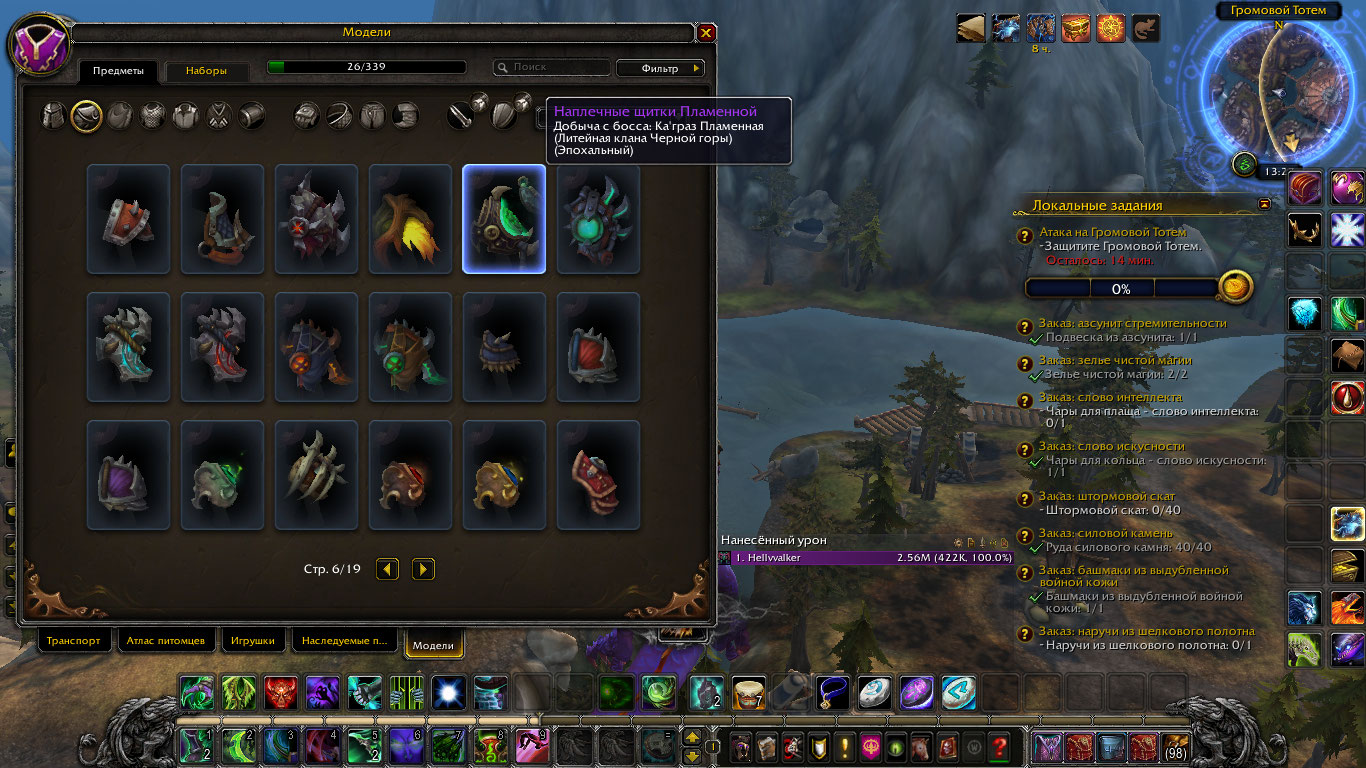The width and height of the screenshot is (1366, 768).
Task: Open the Фильтр dropdown
Action: (660, 69)
